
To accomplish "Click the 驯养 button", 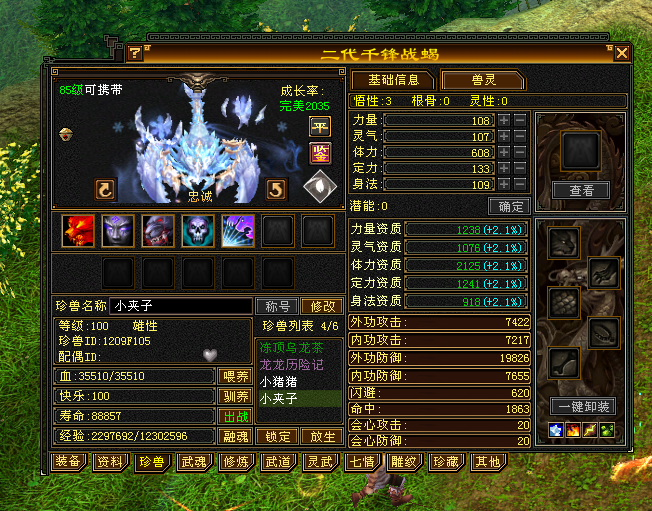I will pos(234,396).
